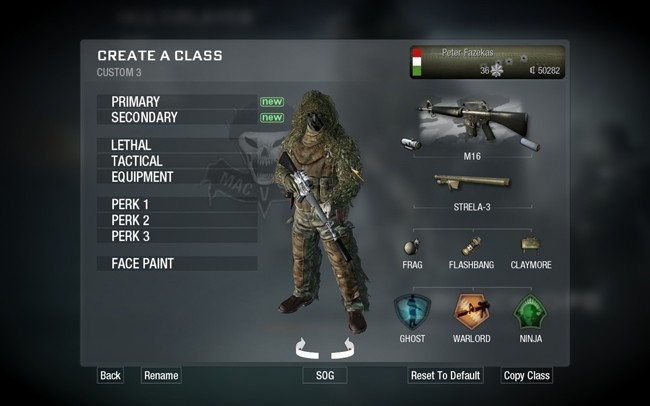Copy this class

coord(526,376)
